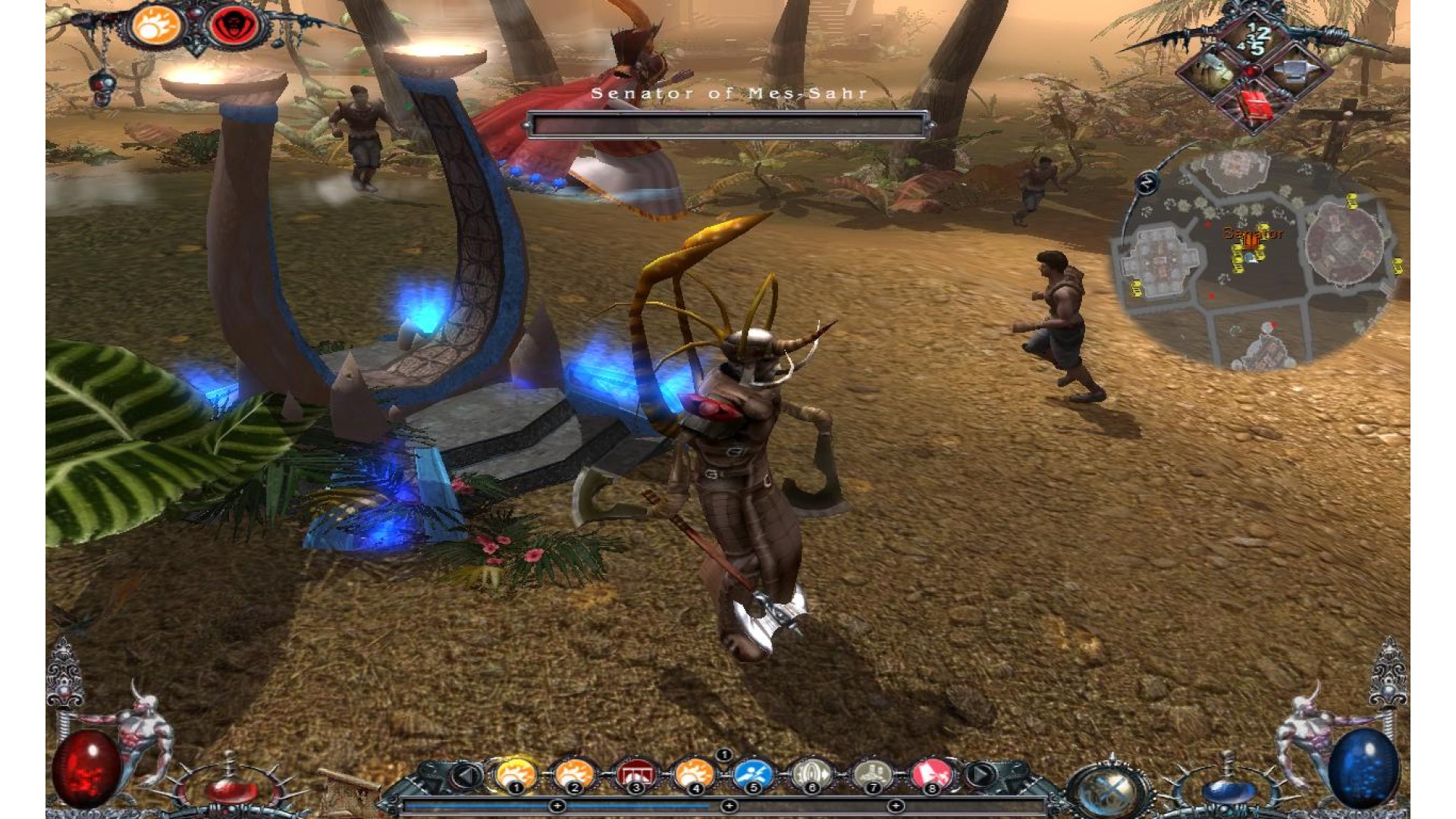Activate the orange fire skill in slot 4
The width and height of the screenshot is (1456, 819).
point(694,776)
